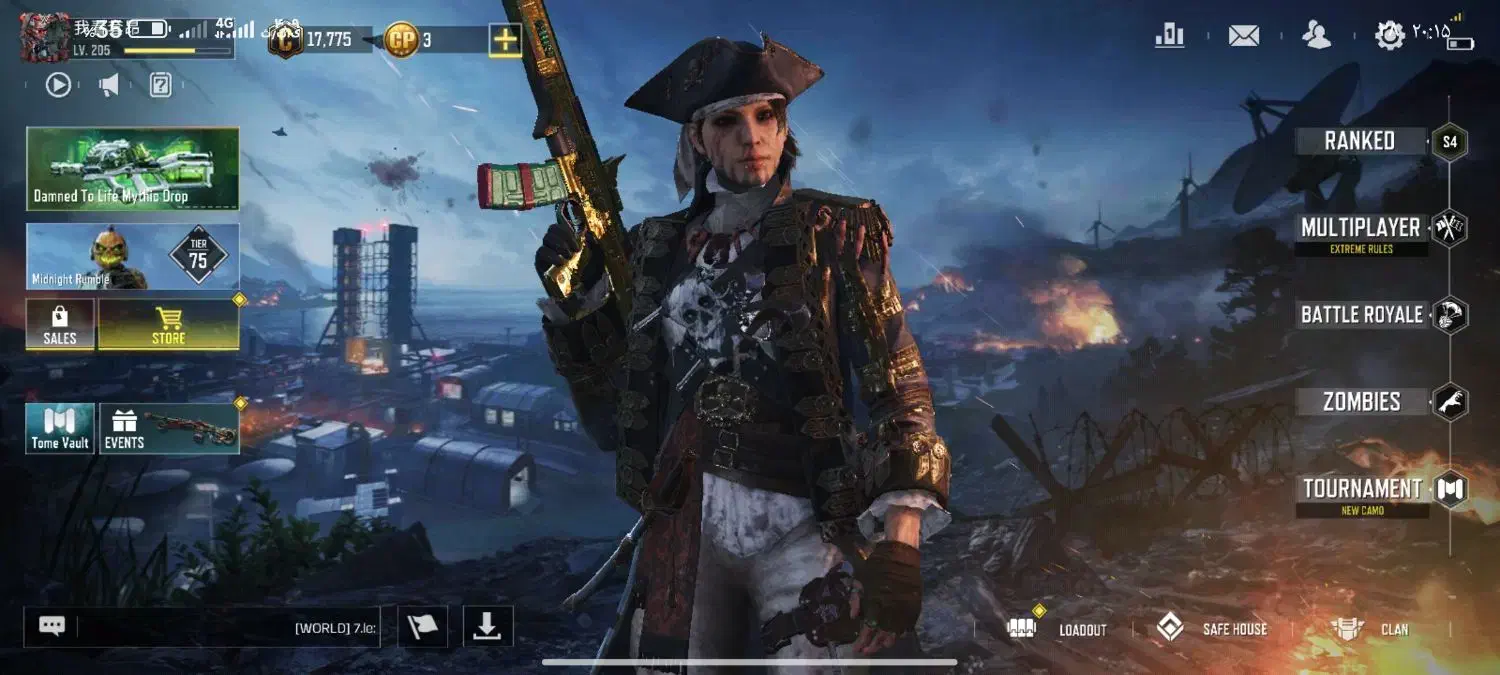
Task: Open the Clan menu
Action: [1372, 629]
